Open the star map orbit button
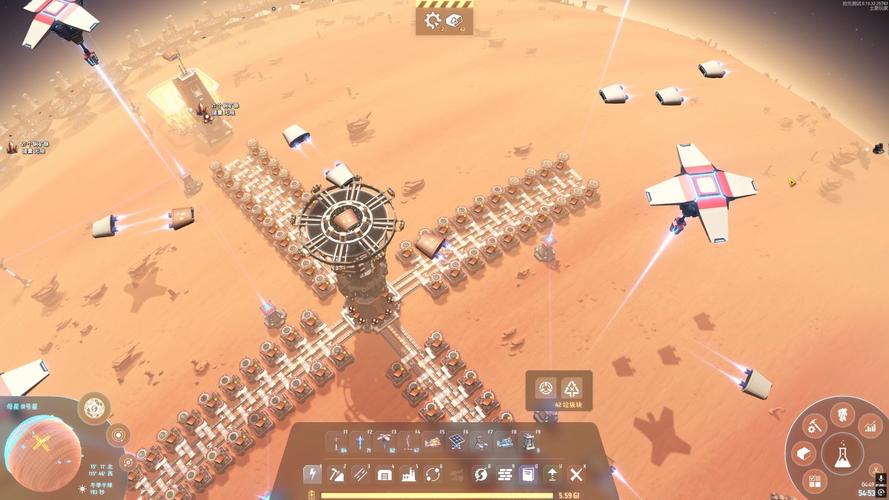Screen dimensions: 889x500 pos(118,435)
